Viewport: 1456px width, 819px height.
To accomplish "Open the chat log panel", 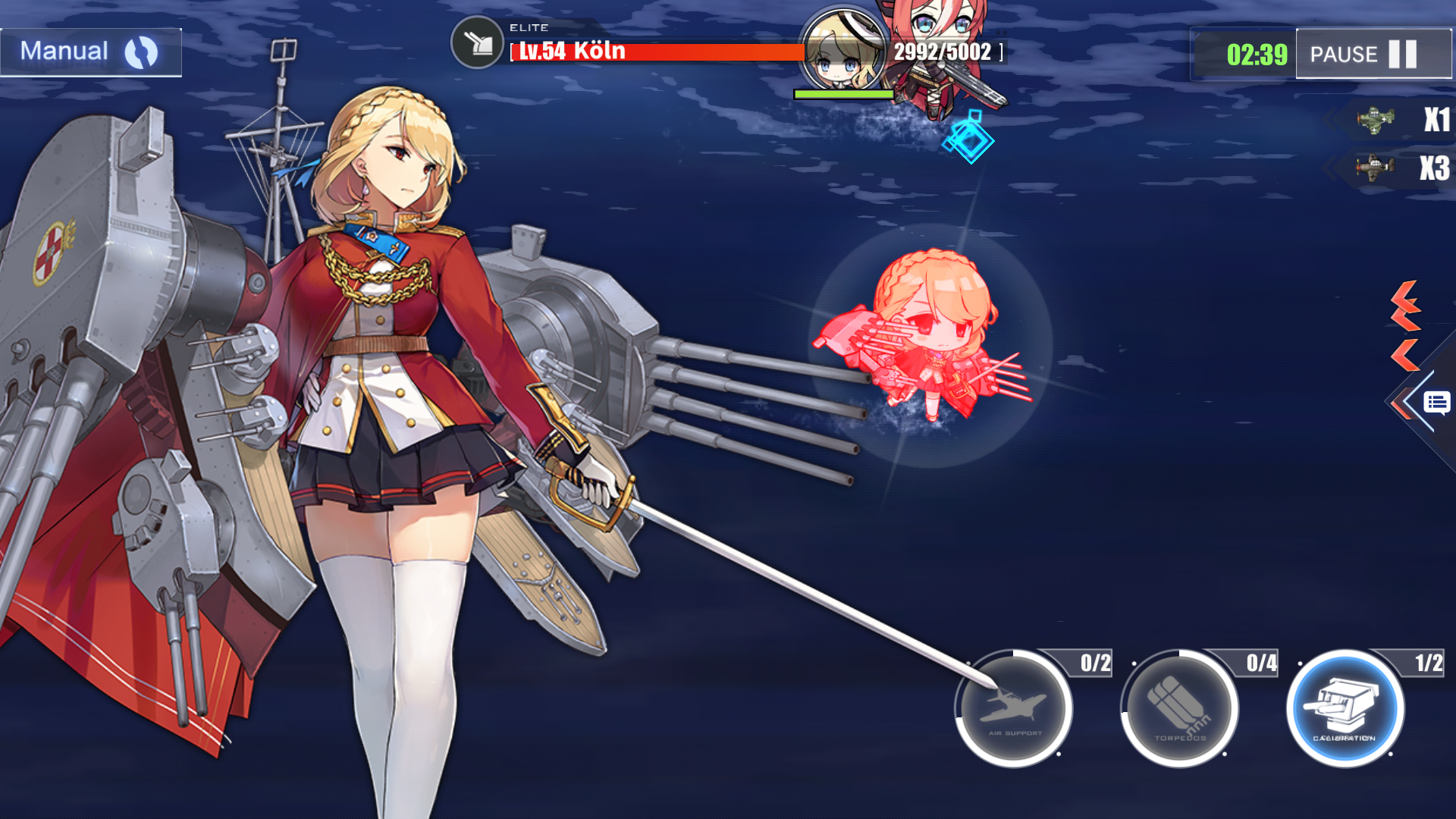I will [x=1436, y=402].
